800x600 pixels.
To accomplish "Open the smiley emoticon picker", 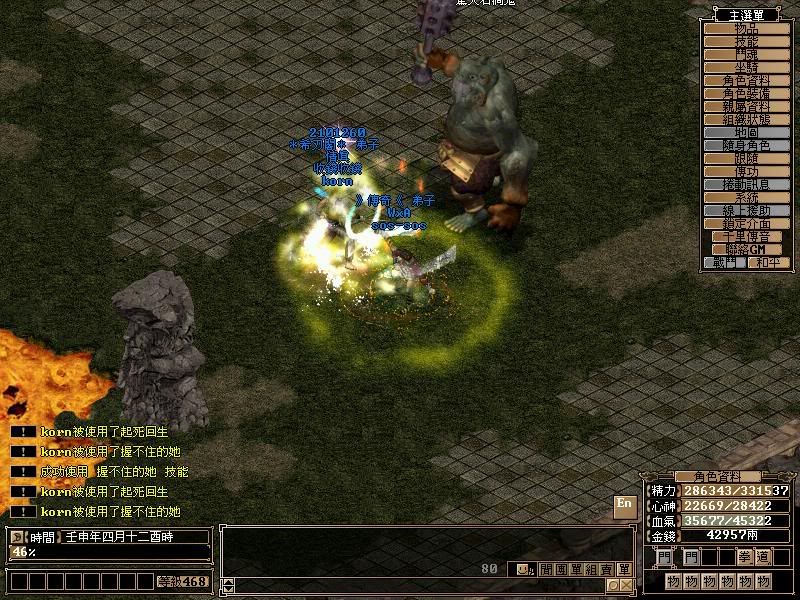I will 522,569.
